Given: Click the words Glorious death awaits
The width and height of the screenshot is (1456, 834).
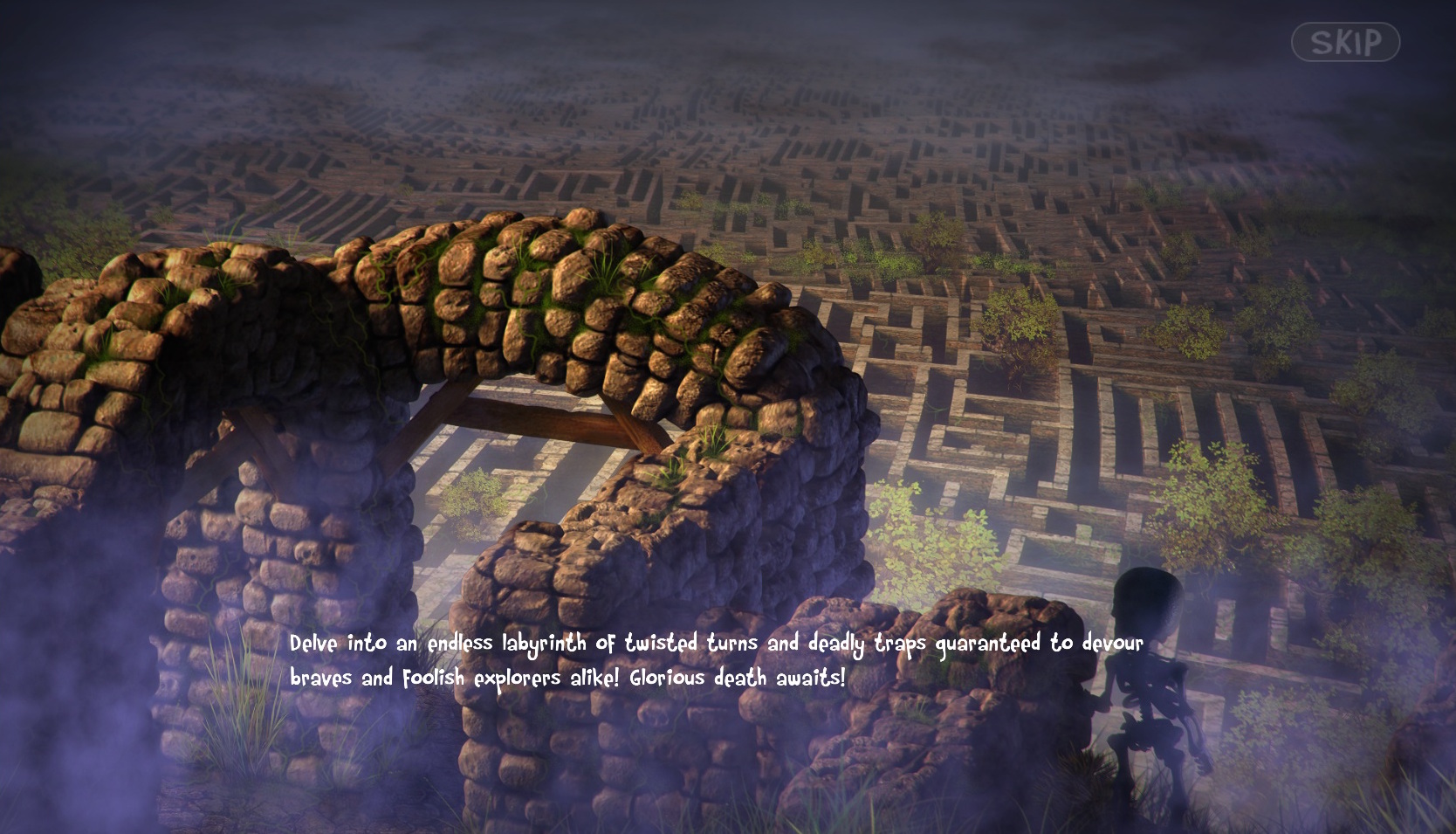Looking at the screenshot, I should (738, 677).
